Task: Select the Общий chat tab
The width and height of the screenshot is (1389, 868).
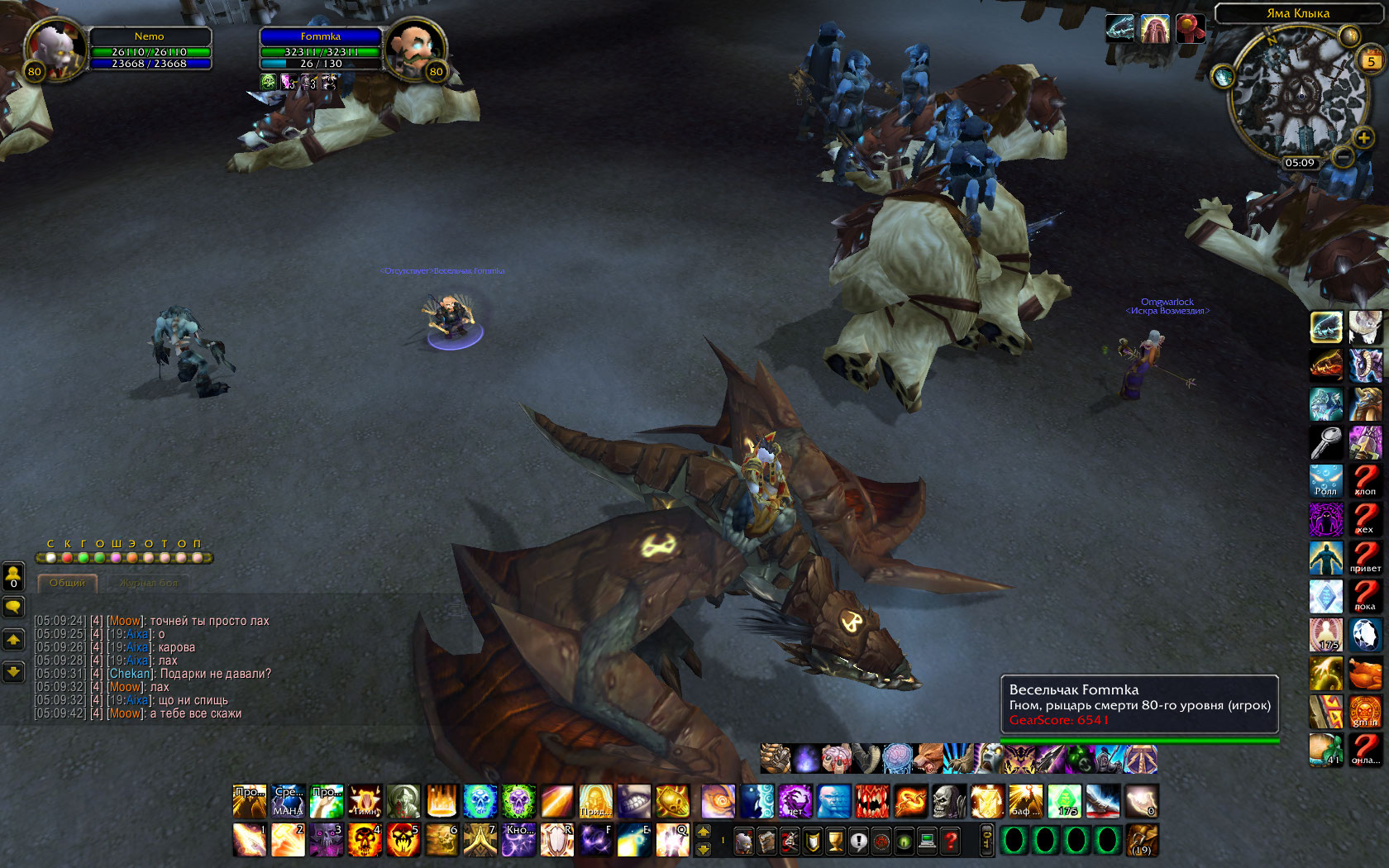Action: (x=67, y=583)
